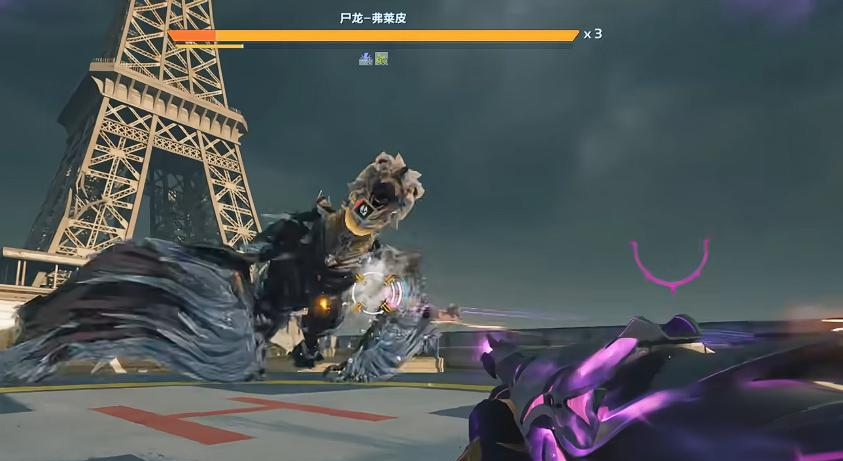Click the blue status icon under the boss bar
Screen dimensions: 843x461
pos(366,59)
